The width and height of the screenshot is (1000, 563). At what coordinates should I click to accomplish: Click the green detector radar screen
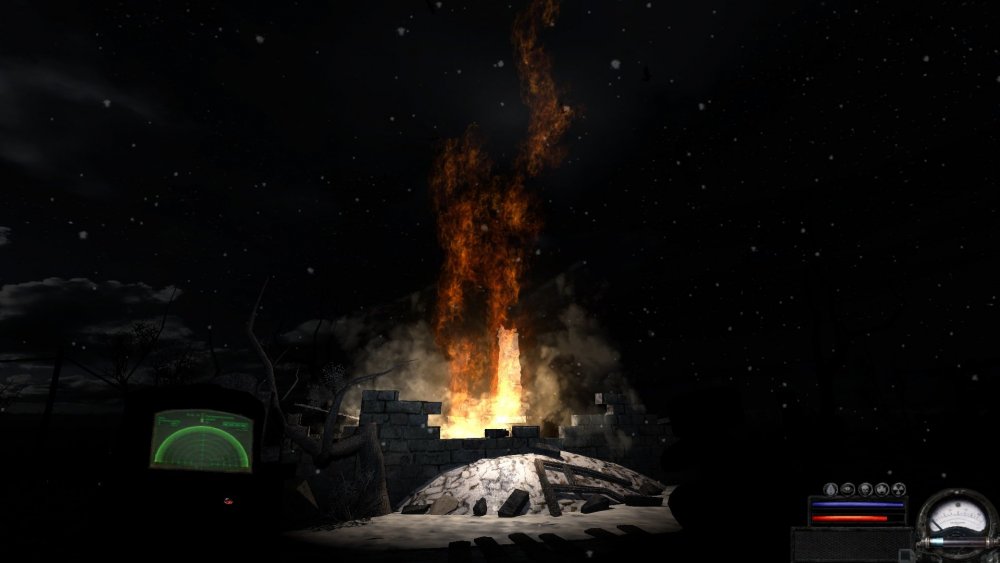click(x=201, y=439)
